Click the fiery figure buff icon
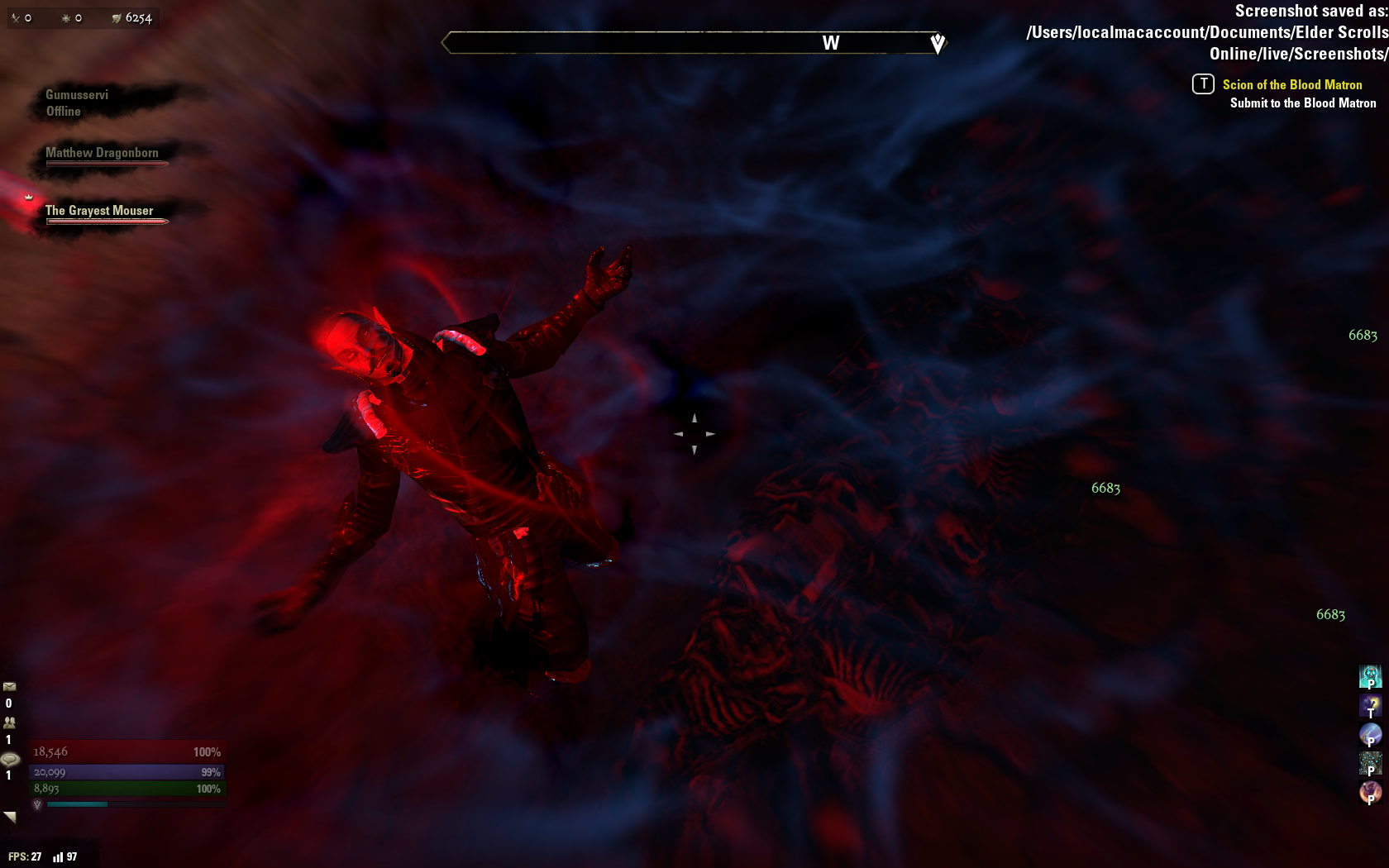The height and width of the screenshot is (868, 1389). pyautogui.click(x=1370, y=792)
